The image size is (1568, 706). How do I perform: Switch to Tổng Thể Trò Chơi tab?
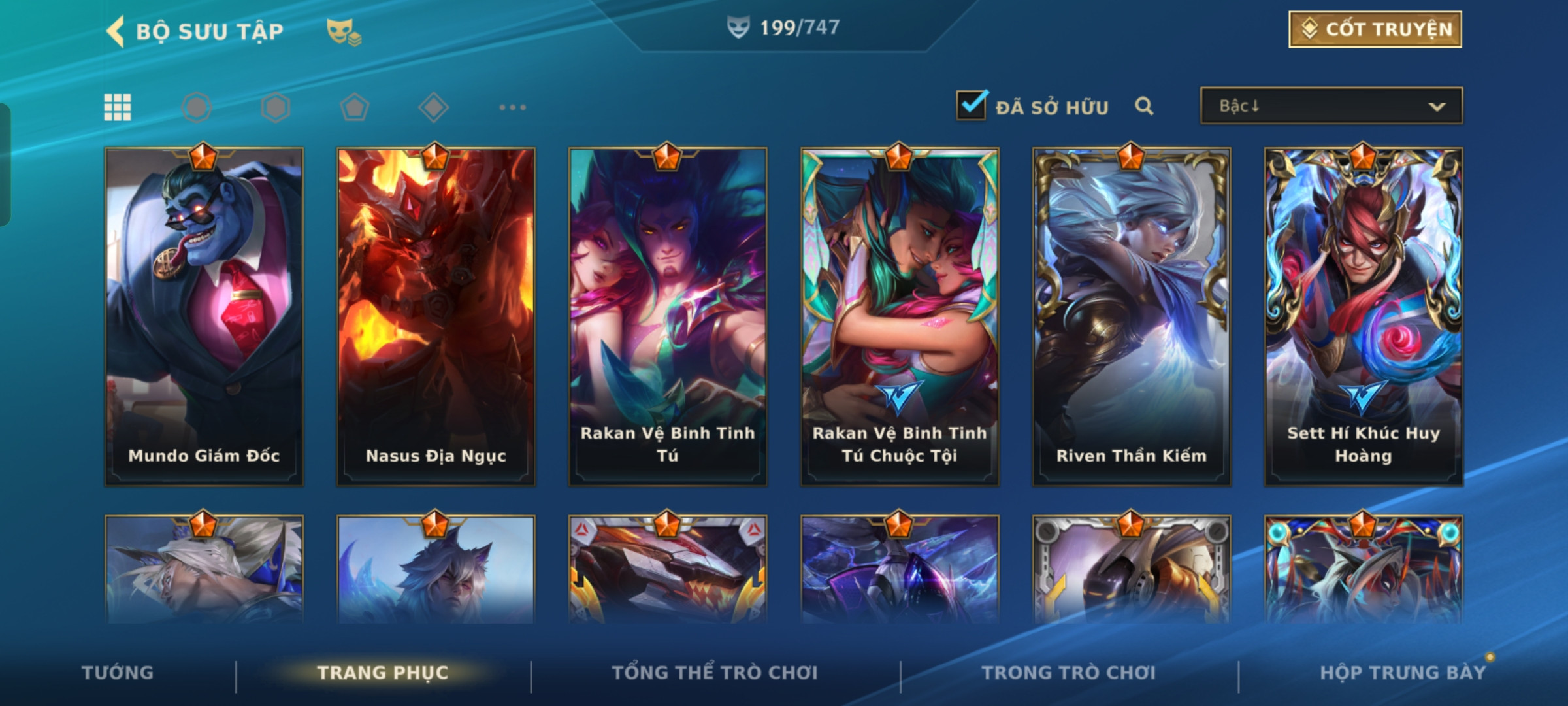(x=715, y=673)
